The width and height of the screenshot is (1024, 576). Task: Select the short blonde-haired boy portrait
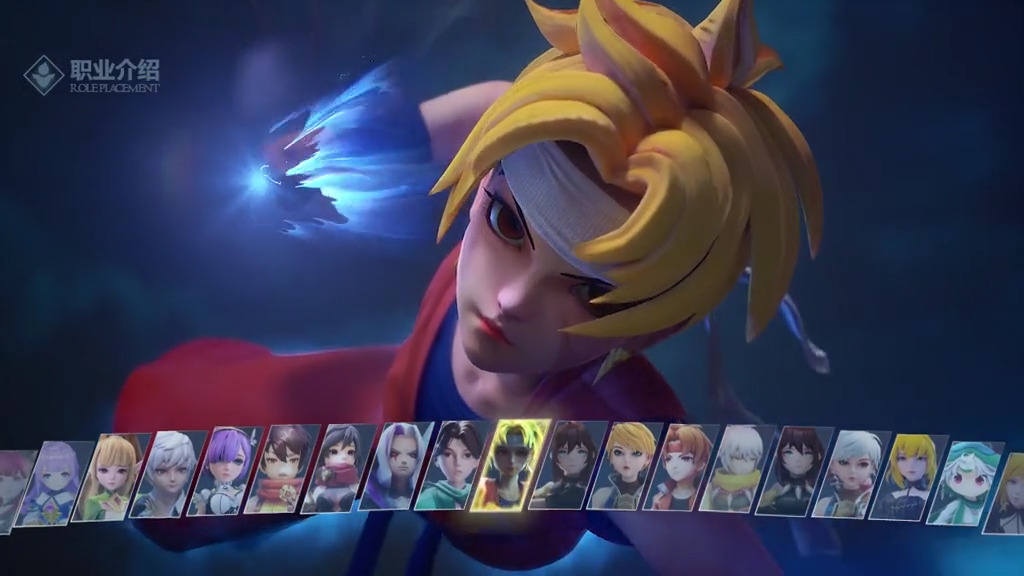click(x=623, y=466)
